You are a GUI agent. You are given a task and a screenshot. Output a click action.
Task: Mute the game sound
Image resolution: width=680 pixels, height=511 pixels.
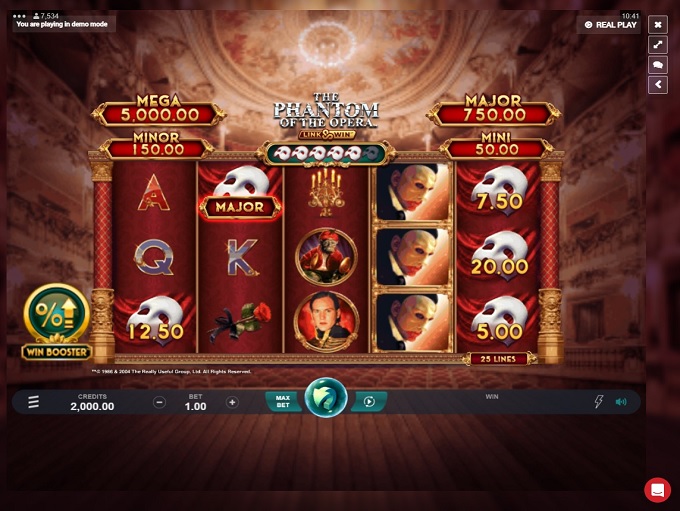(621, 402)
